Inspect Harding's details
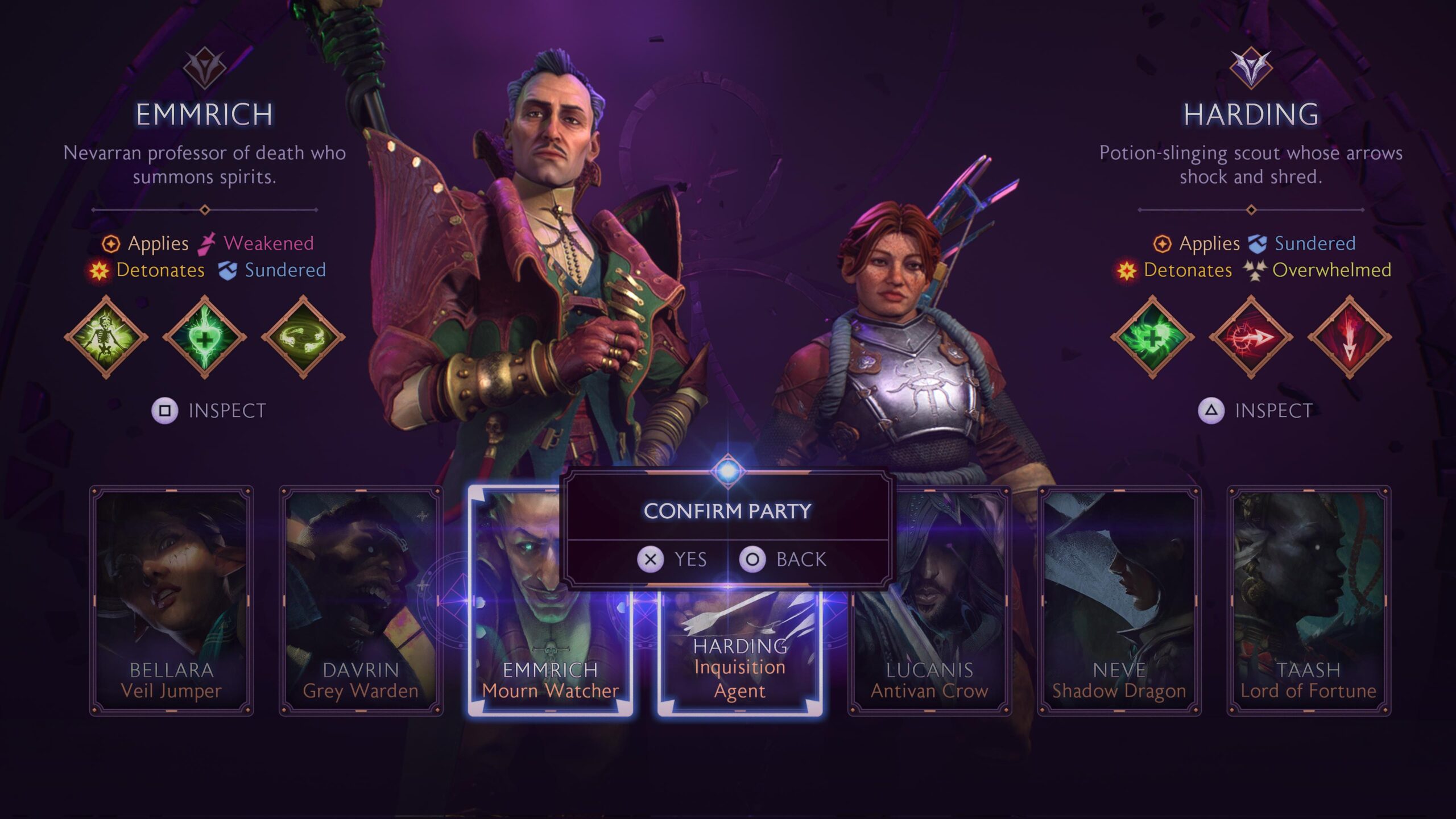 1255,411
